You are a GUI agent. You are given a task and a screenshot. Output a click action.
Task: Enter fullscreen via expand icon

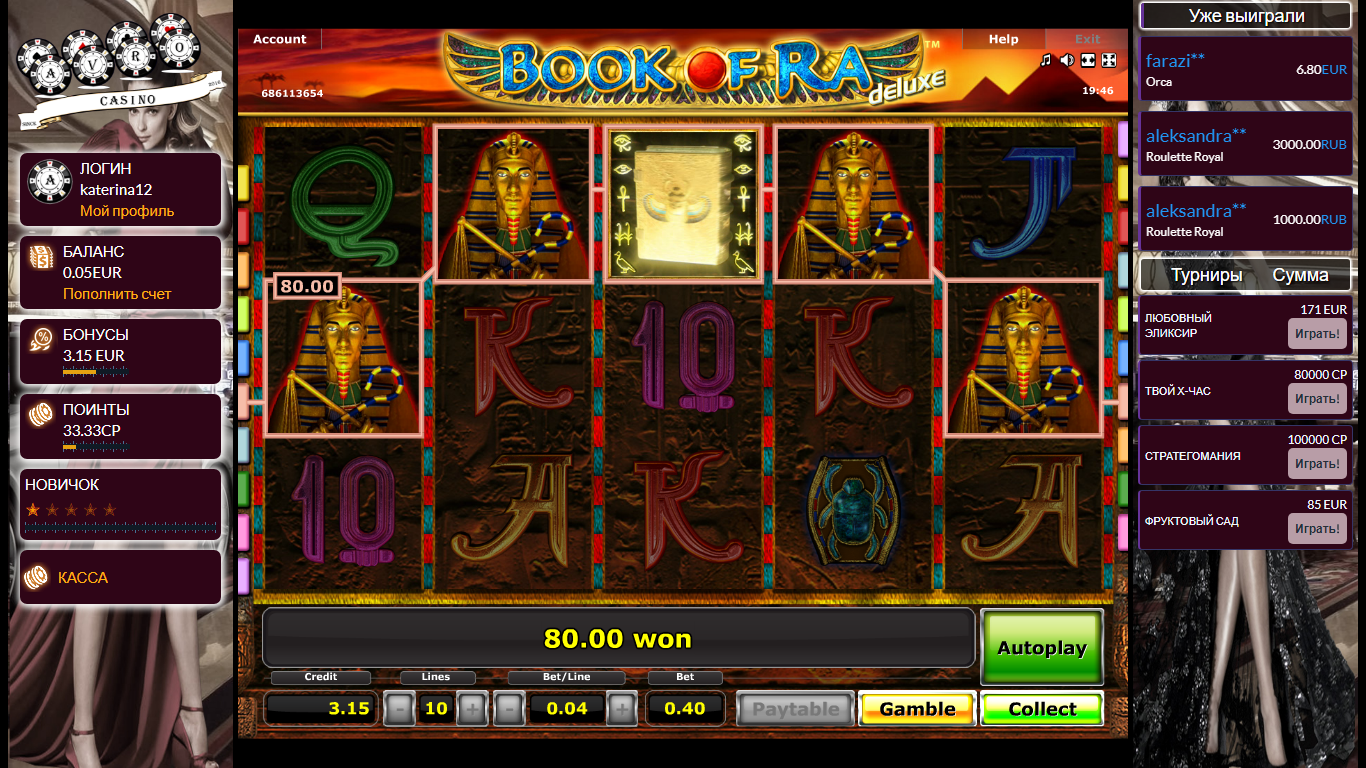click(1109, 60)
